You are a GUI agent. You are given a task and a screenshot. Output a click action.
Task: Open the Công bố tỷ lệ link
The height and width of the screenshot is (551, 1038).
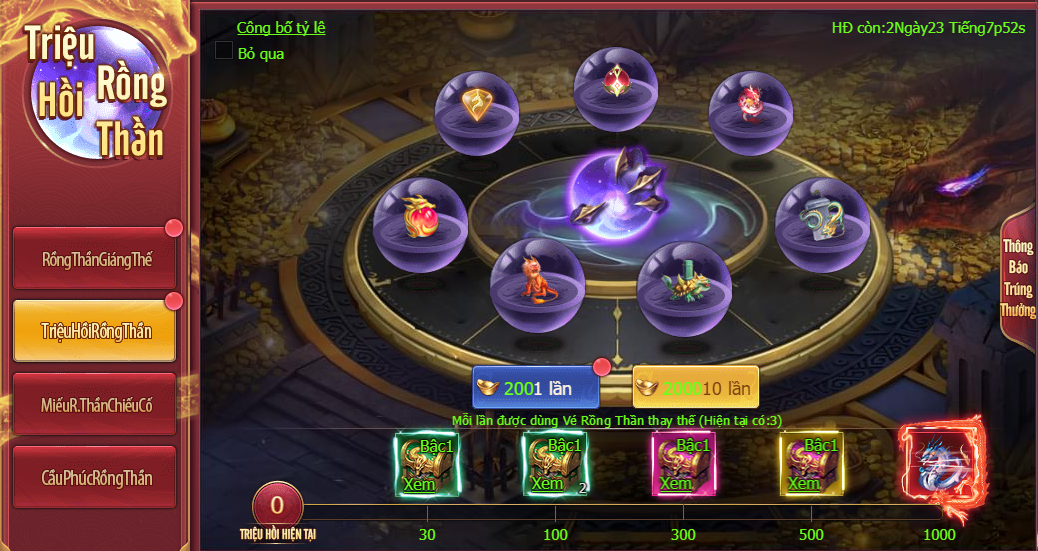pos(280,28)
